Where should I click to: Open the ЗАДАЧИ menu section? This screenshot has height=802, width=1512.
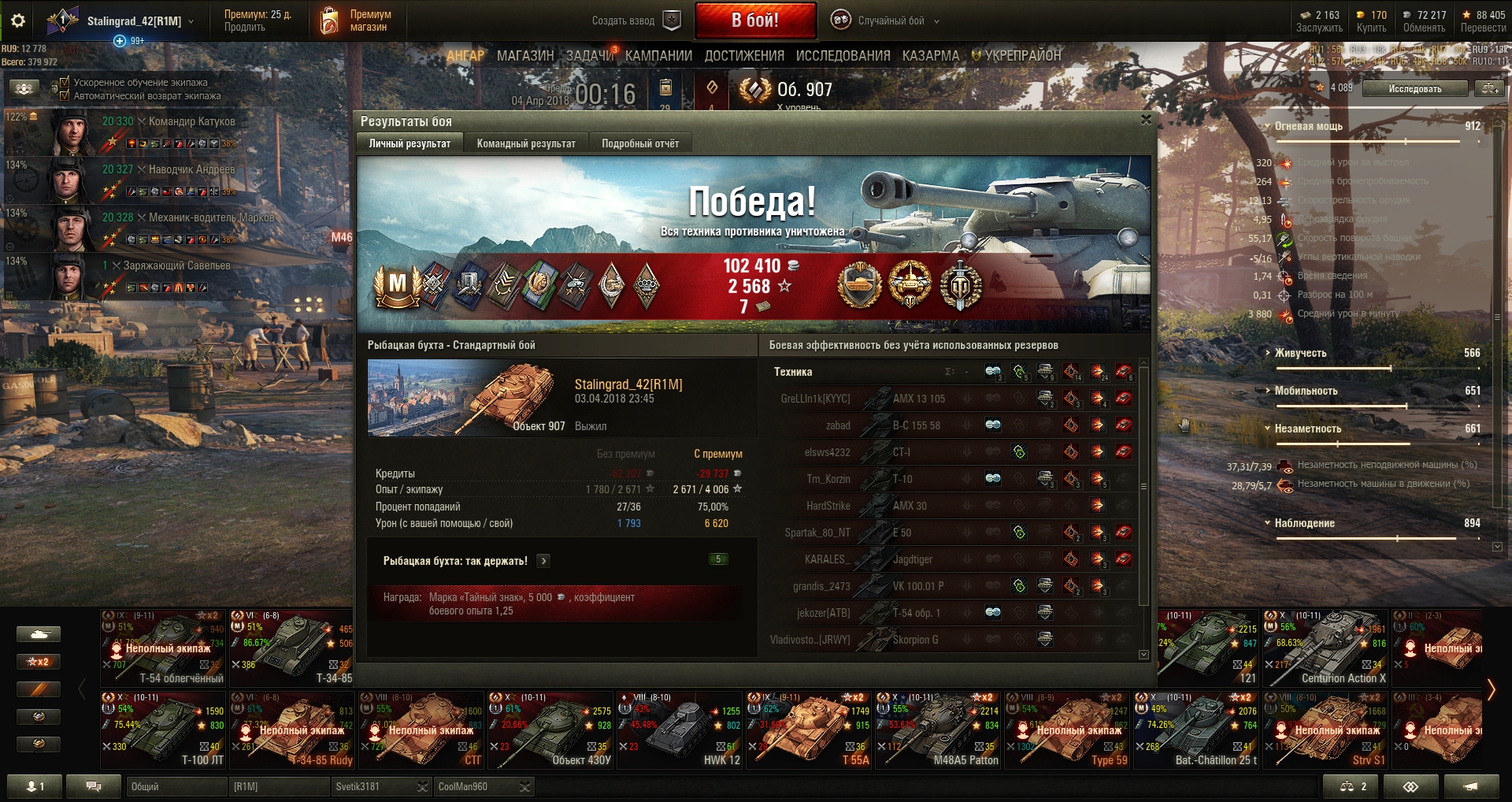pyautogui.click(x=589, y=56)
